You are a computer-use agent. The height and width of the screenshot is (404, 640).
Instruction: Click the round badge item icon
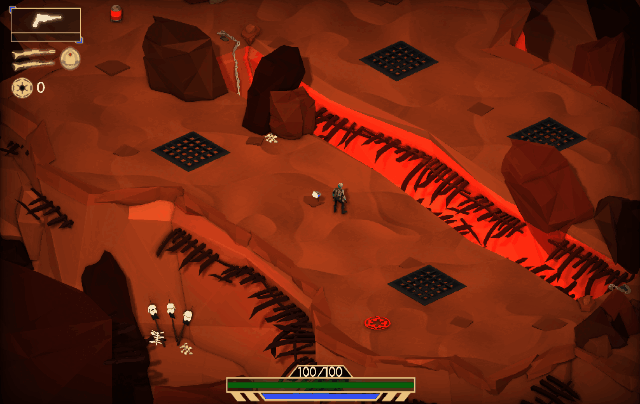(70, 58)
